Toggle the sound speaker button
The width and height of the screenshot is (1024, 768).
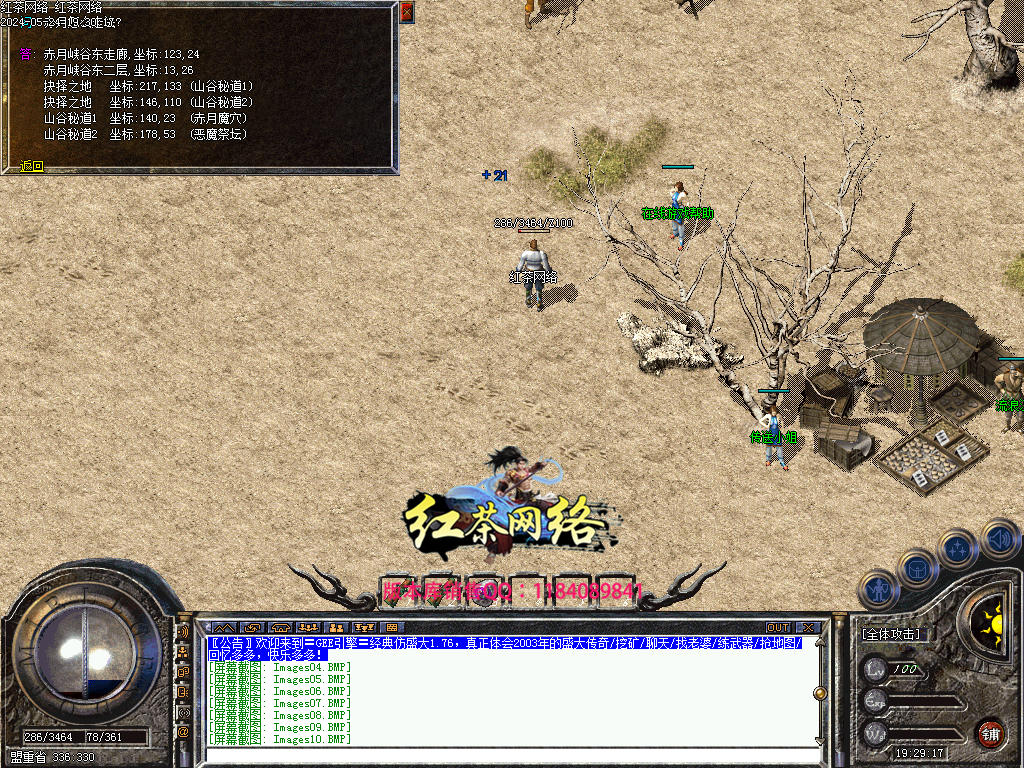(x=997, y=538)
